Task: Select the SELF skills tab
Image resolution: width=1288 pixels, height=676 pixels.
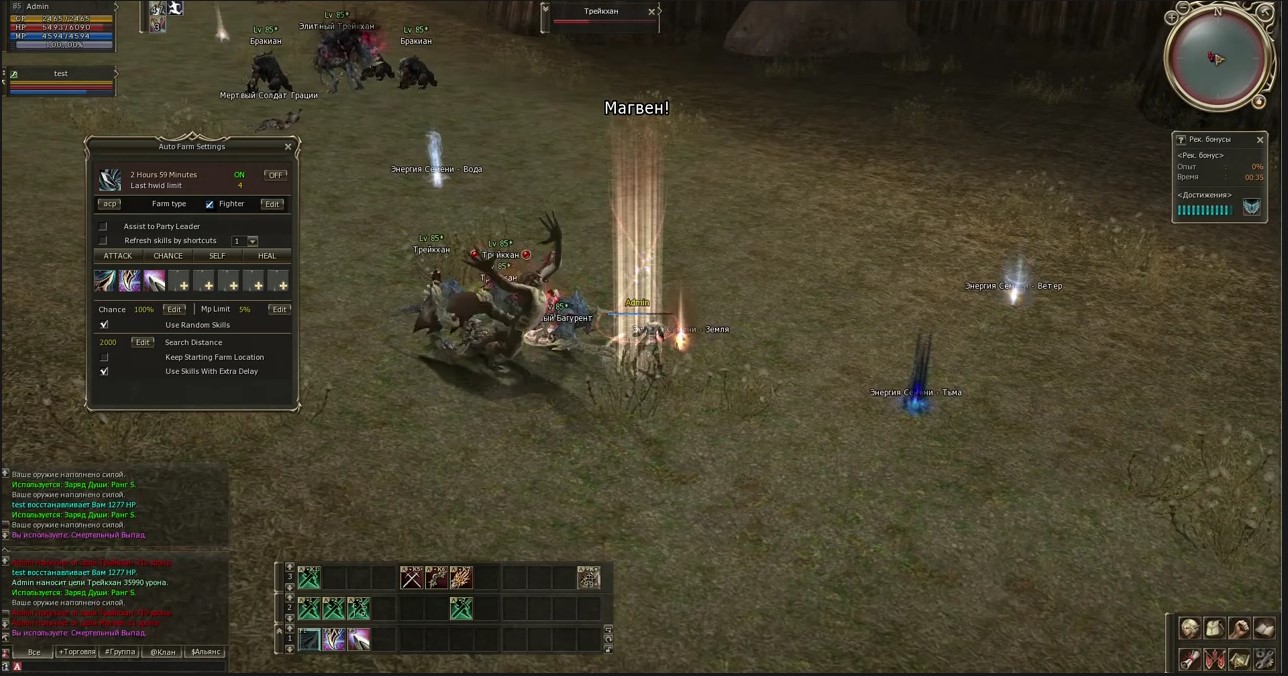Action: coord(217,256)
